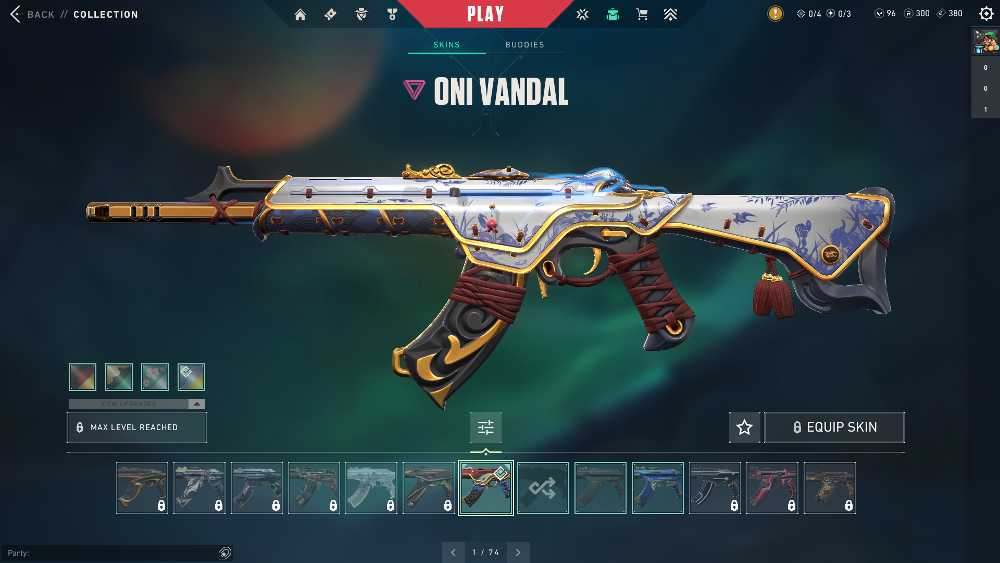
Task: Equip the Oni Vandal skin
Action: [x=834, y=427]
